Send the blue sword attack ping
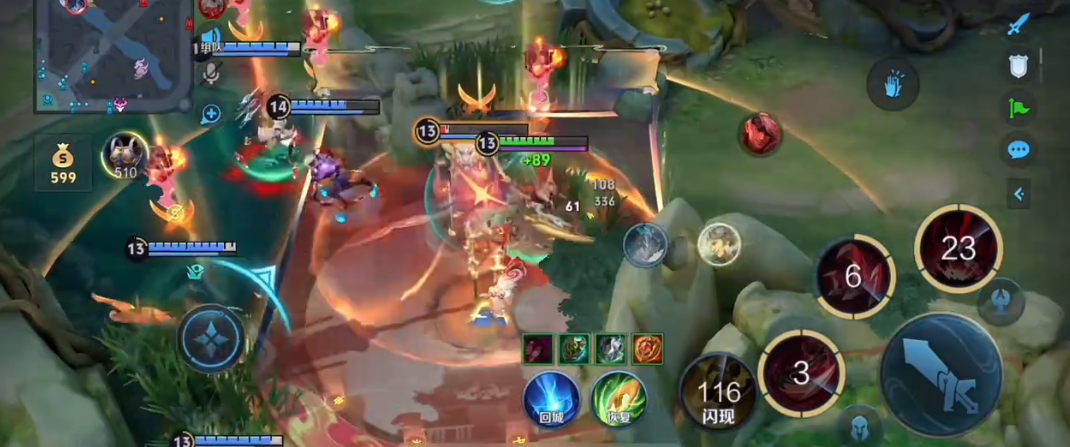 pyautogui.click(x=1018, y=24)
